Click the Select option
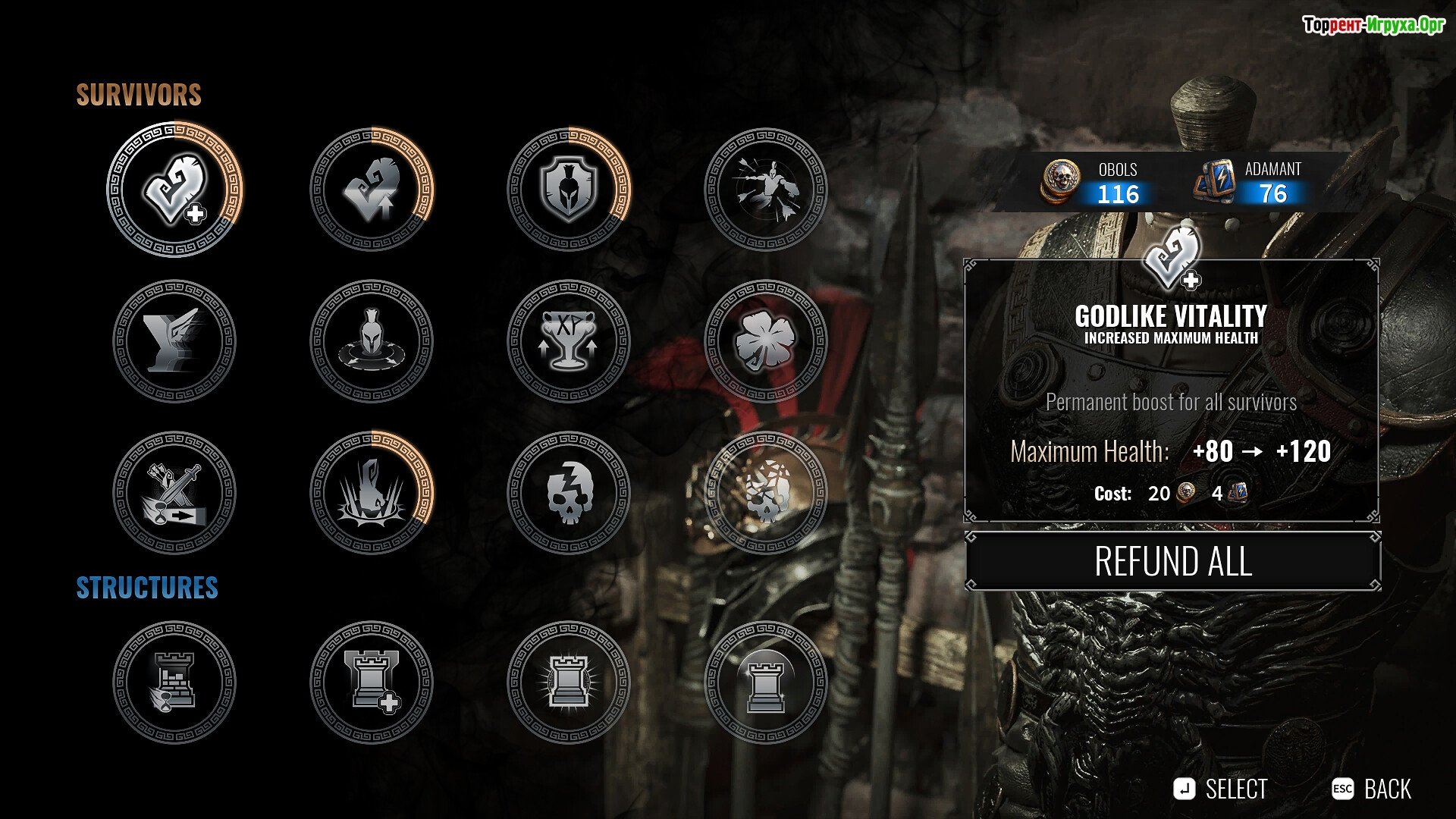Screen dimensions: 1456x819 (x=1221, y=789)
